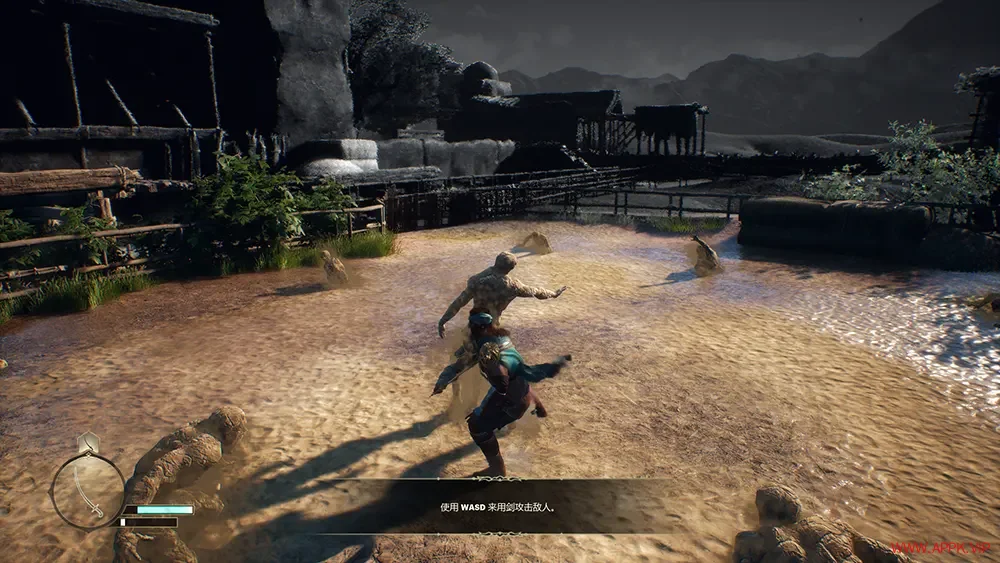Click the small hexagon bow icon
1000x563 pixels.
[88, 442]
